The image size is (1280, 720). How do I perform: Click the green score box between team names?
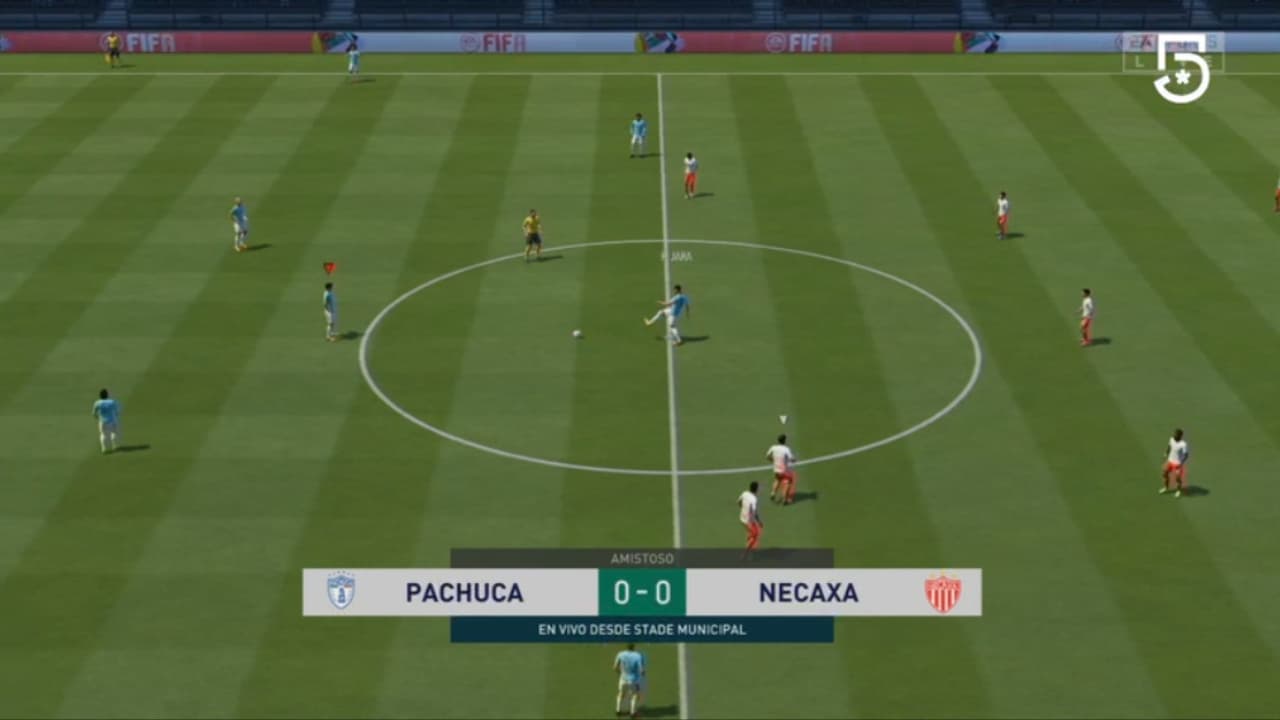point(641,592)
